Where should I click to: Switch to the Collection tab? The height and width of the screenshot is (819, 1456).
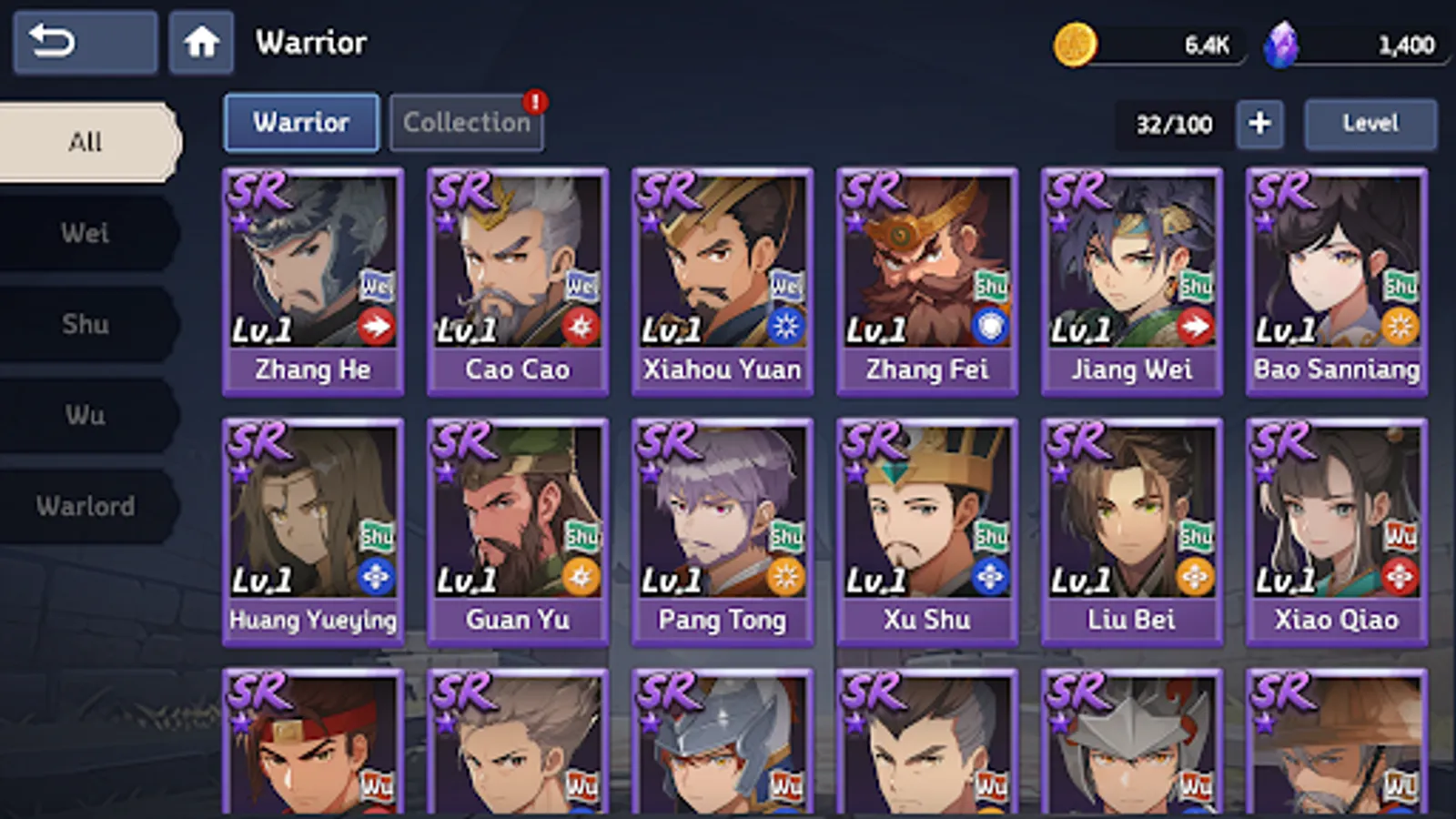click(466, 122)
